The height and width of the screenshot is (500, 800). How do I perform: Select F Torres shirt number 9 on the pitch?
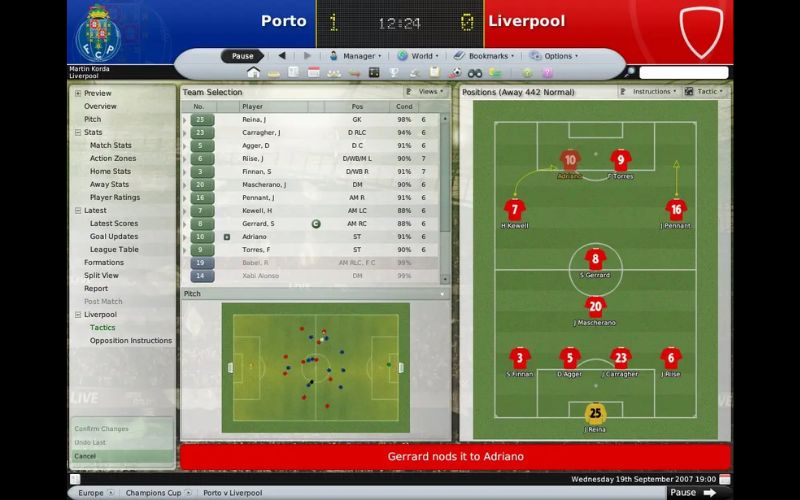[620, 160]
